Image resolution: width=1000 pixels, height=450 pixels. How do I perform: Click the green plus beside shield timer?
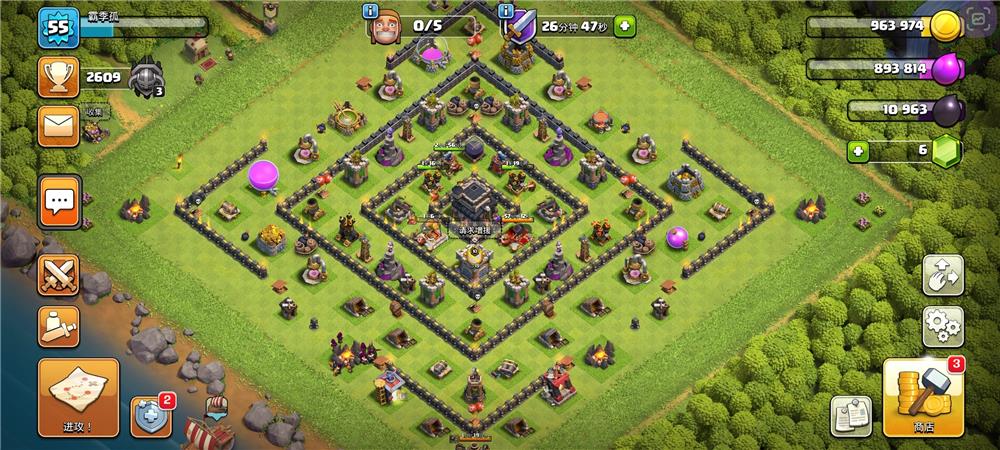[625, 25]
